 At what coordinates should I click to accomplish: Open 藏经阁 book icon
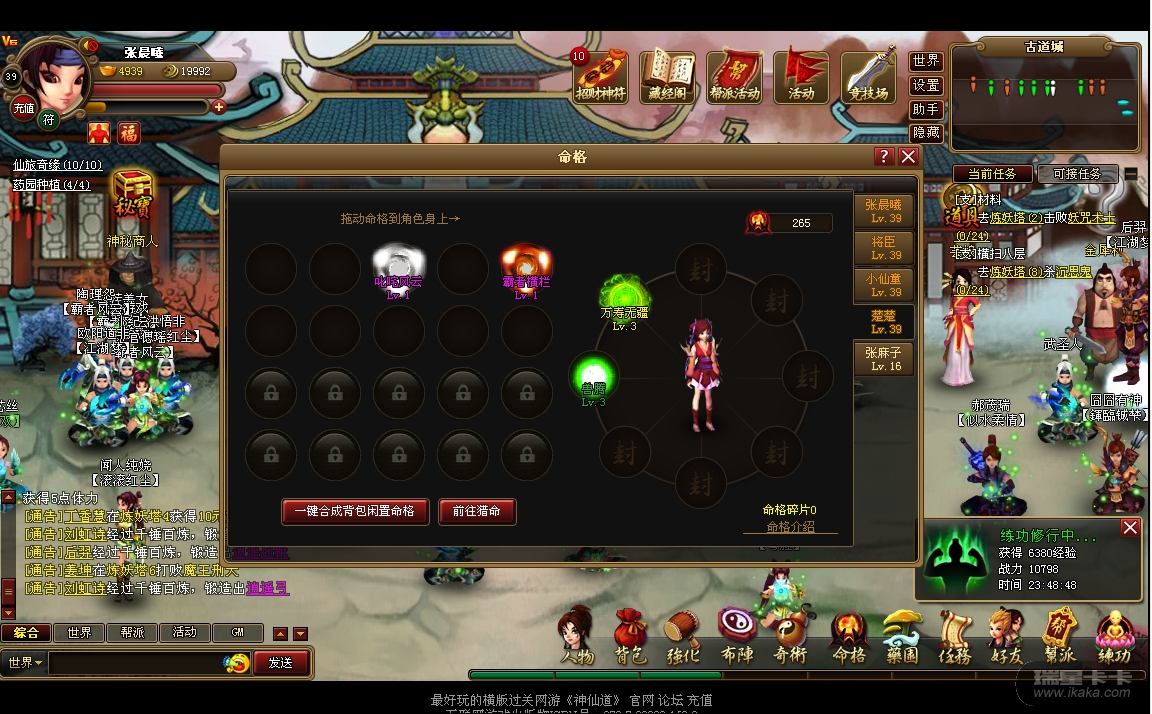pos(667,76)
